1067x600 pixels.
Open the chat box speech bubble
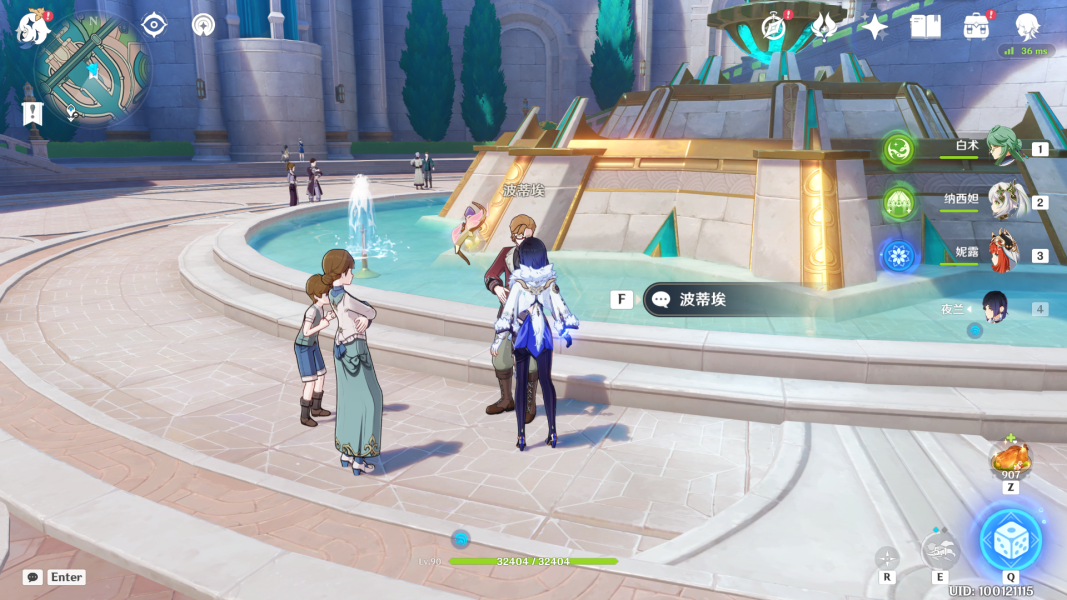33,577
